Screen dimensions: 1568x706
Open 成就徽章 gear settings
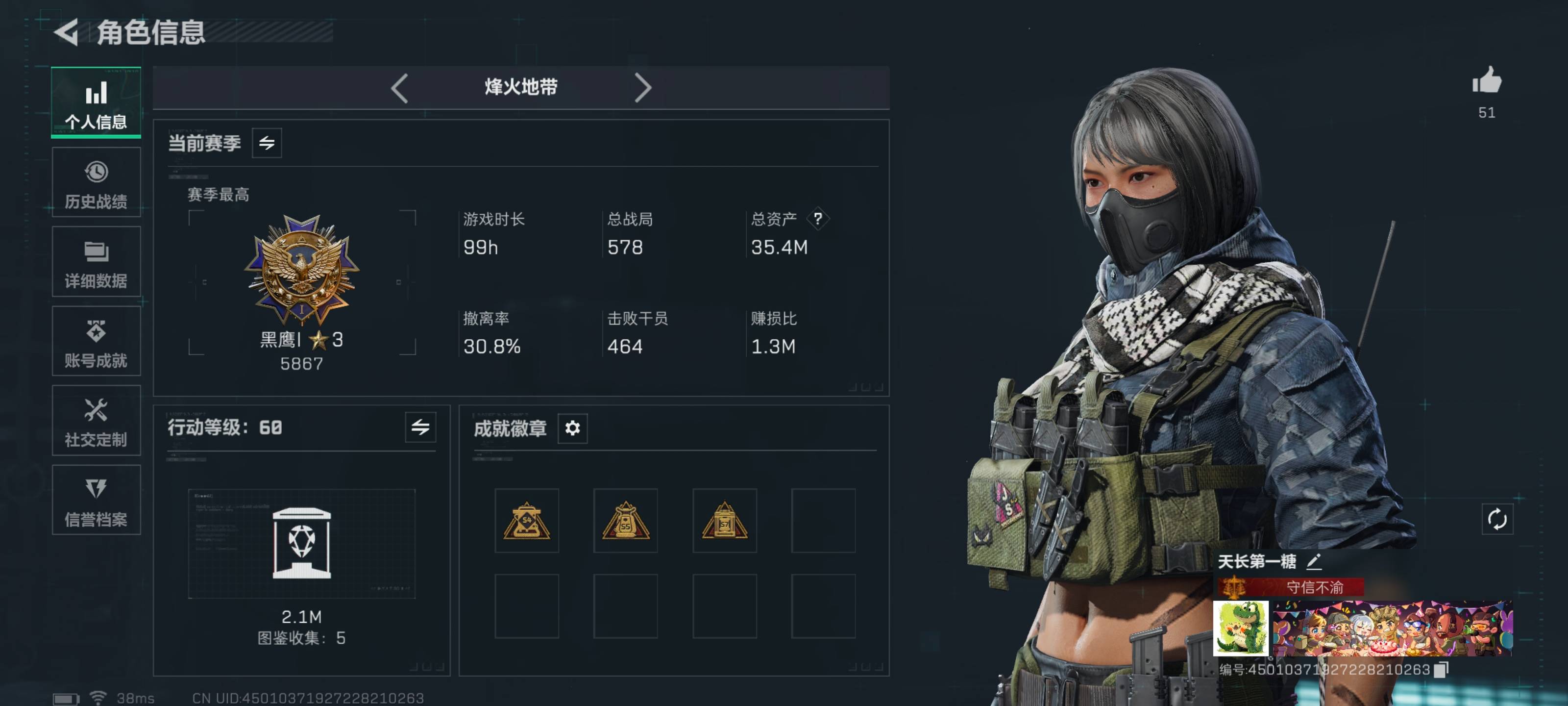(572, 428)
